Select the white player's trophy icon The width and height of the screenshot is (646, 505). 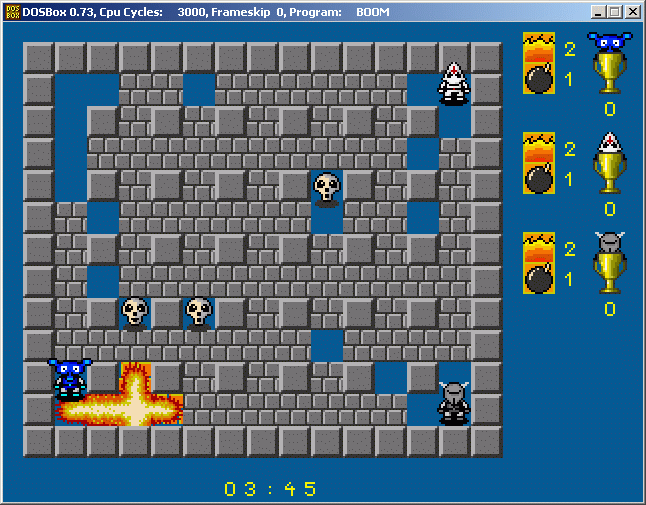click(609, 173)
